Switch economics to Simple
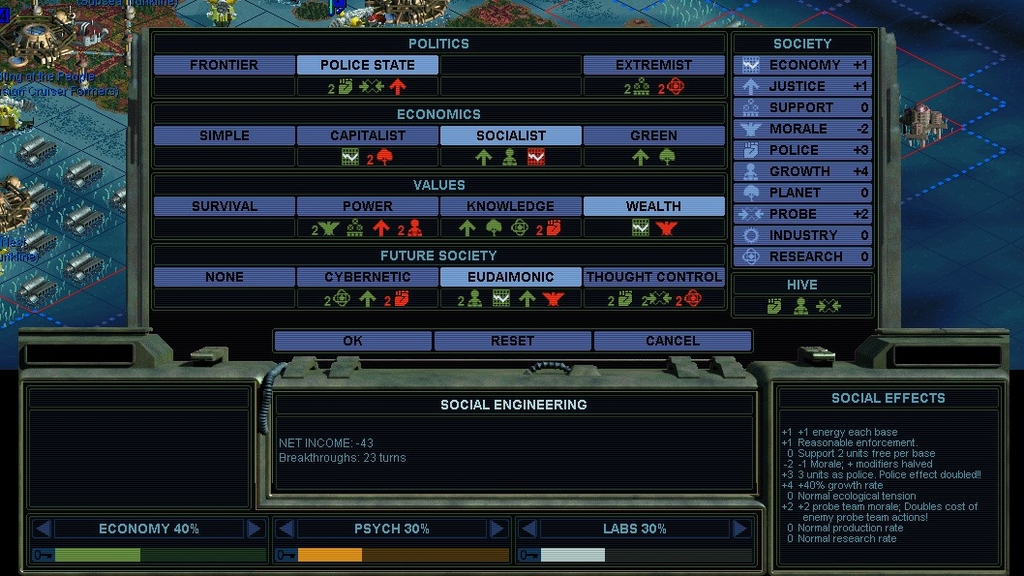Screen dimensions: 1024x576 (224, 135)
